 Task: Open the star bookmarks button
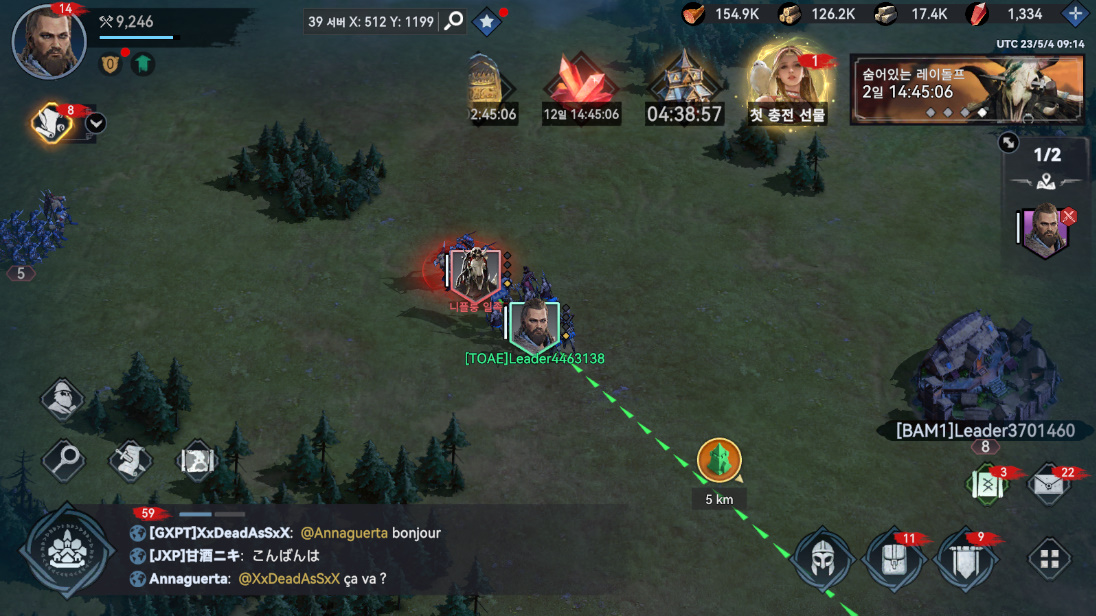(x=486, y=21)
